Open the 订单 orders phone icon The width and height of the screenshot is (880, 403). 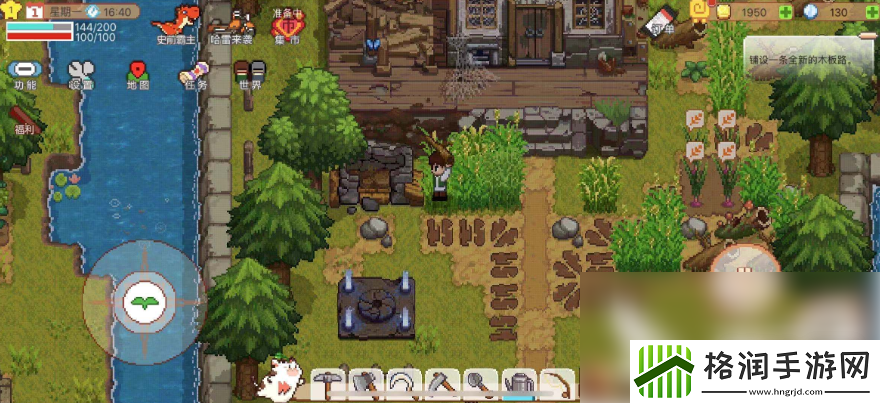click(661, 22)
